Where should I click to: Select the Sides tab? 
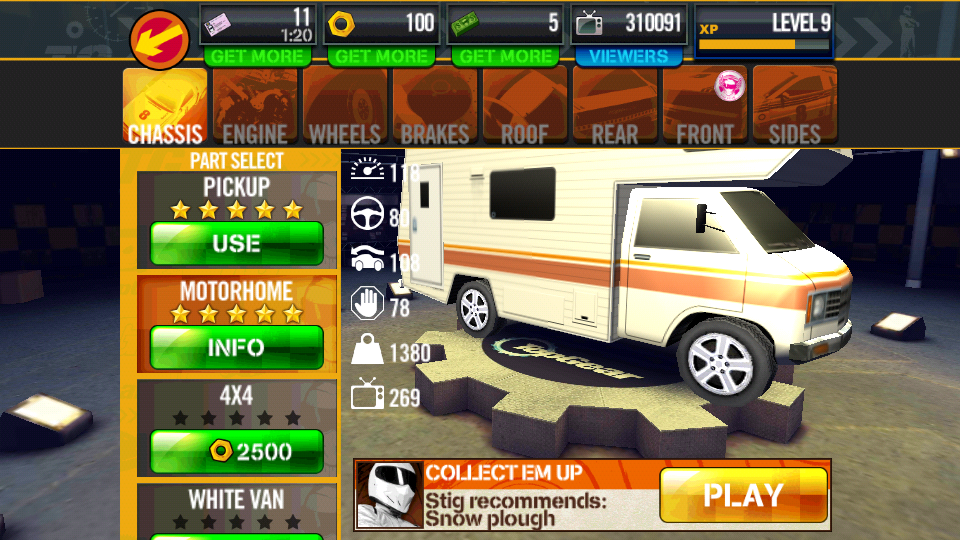click(795, 106)
